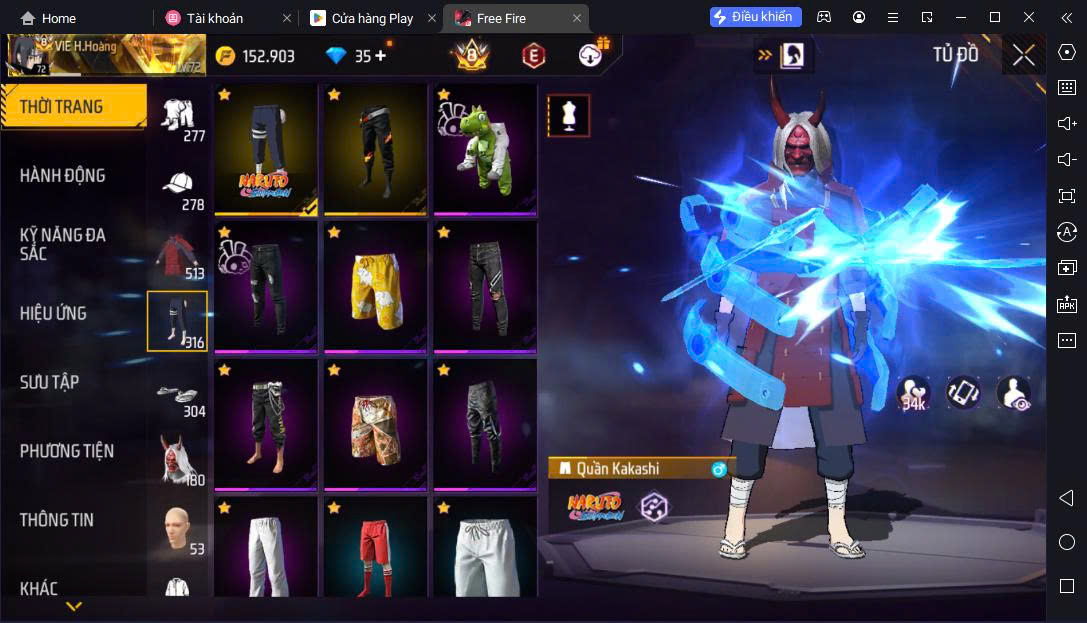The width and height of the screenshot is (1087, 623).
Task: Select the HIỆU ỨNG menu entry
Action: pyautogui.click(x=53, y=313)
